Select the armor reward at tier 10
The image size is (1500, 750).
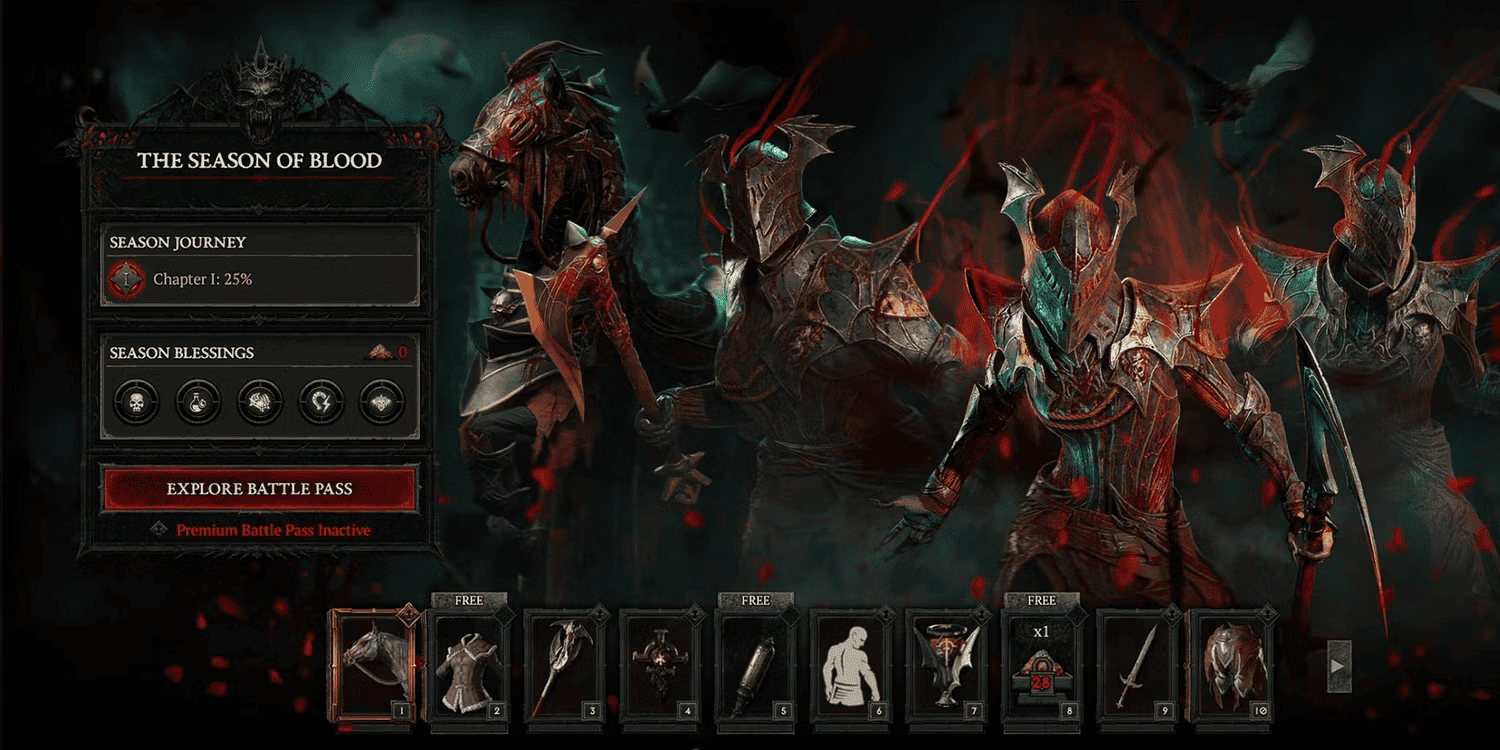pos(1232,664)
